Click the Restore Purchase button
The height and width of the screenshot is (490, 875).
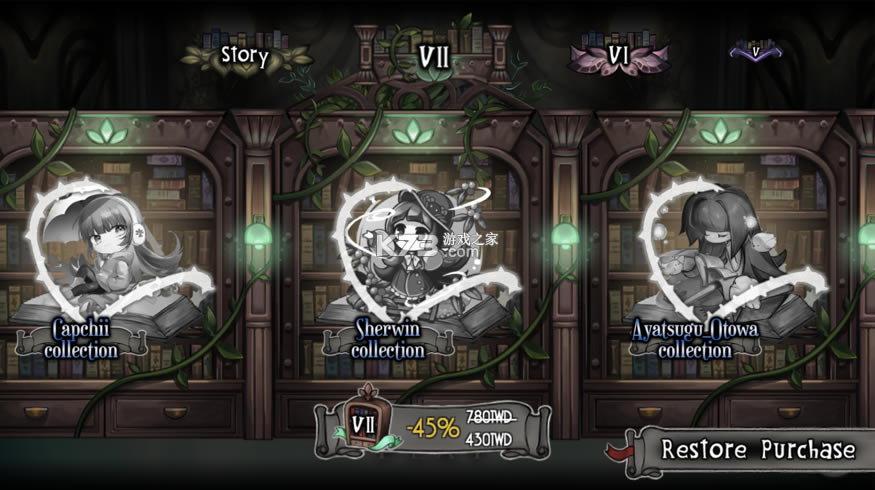coord(757,449)
